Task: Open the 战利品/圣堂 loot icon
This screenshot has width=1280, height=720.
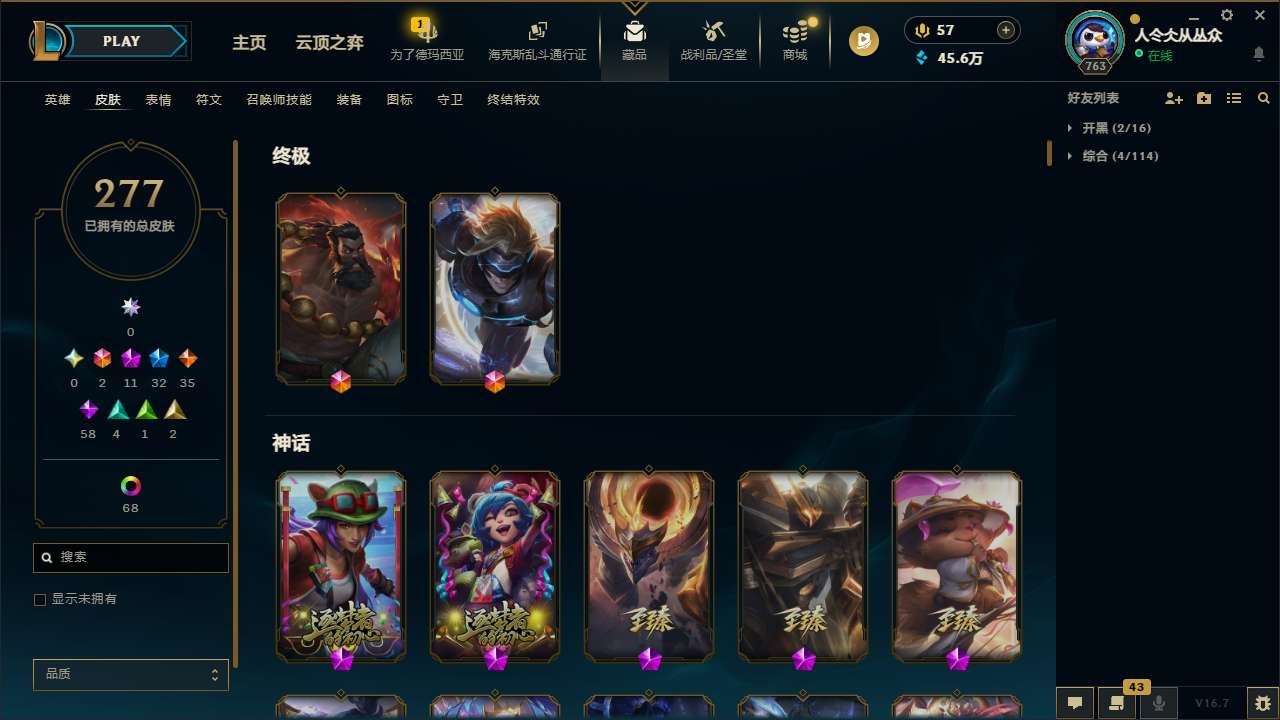Action: point(713,40)
